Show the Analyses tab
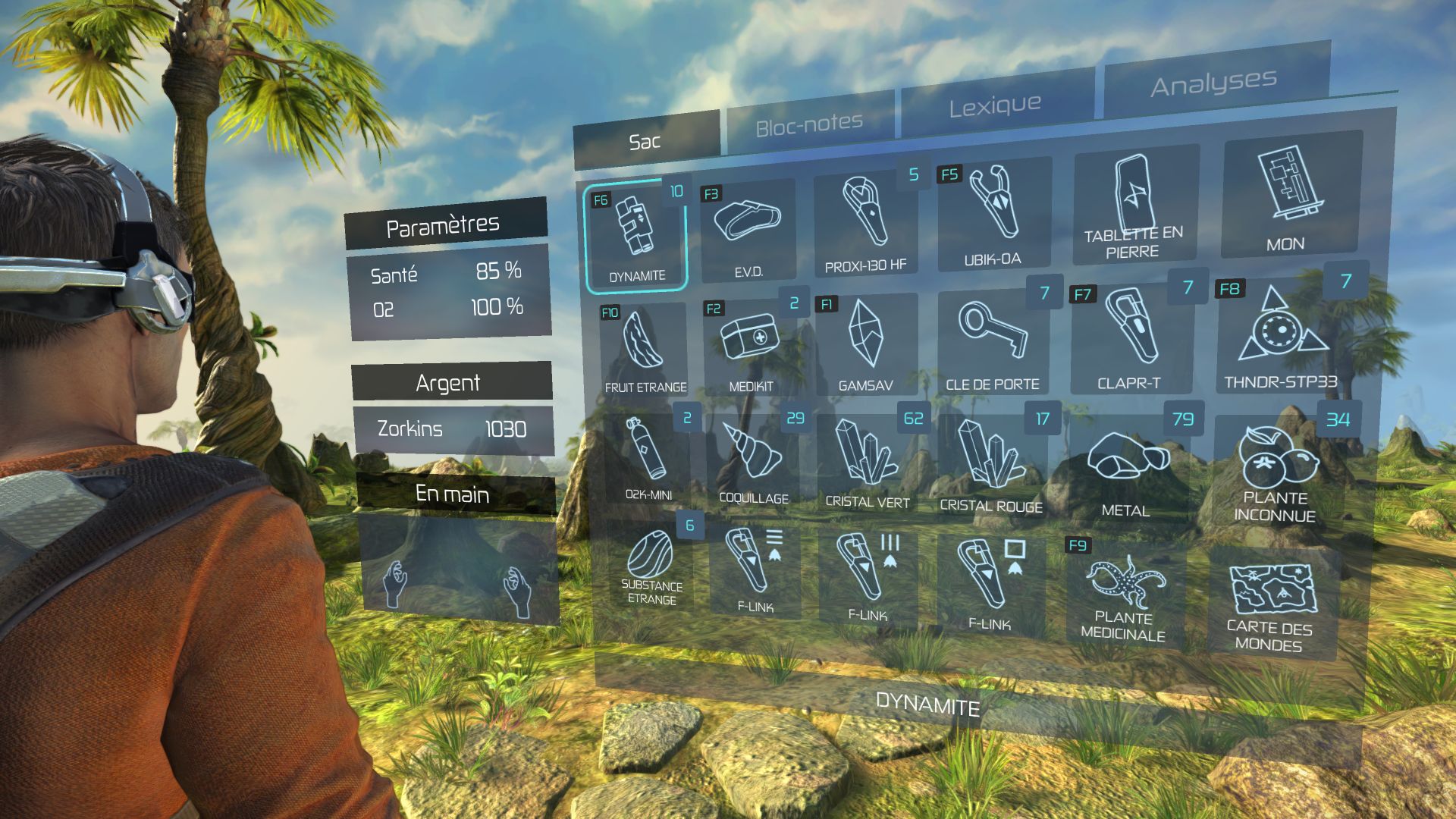Viewport: 1456px width, 819px height. click(x=1213, y=83)
